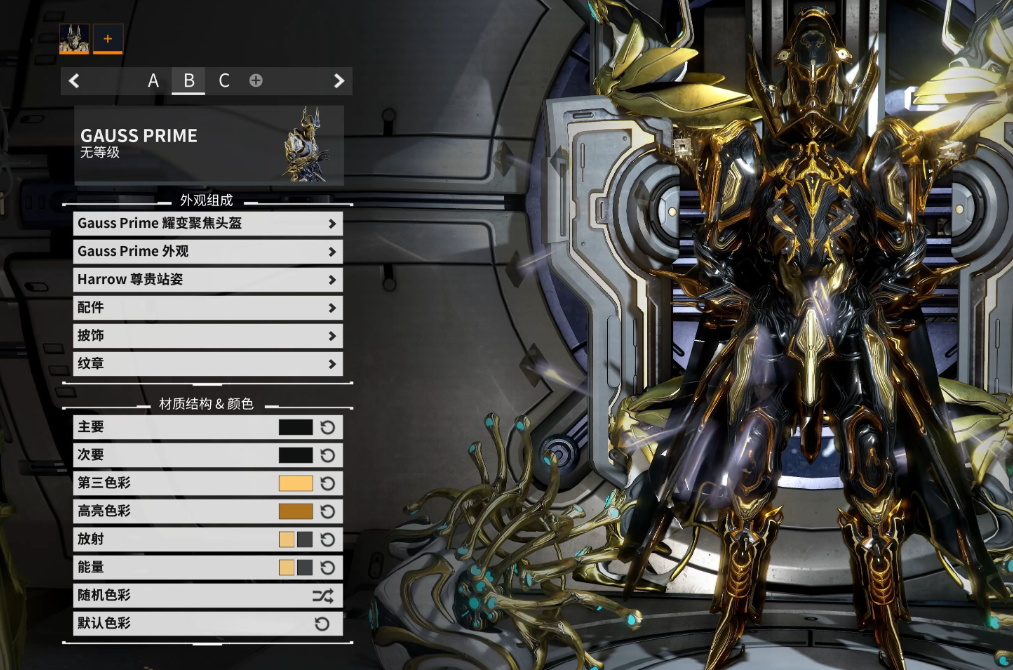Open the Gauss Prime 外观 skin menu
This screenshot has height=670, width=1013.
[x=208, y=252]
